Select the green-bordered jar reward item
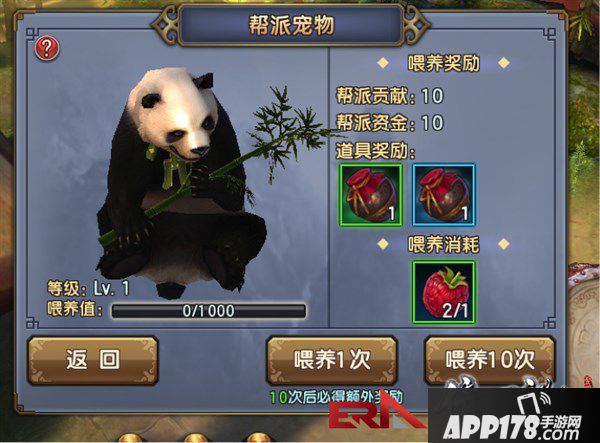The width and height of the screenshot is (600, 443). point(371,193)
